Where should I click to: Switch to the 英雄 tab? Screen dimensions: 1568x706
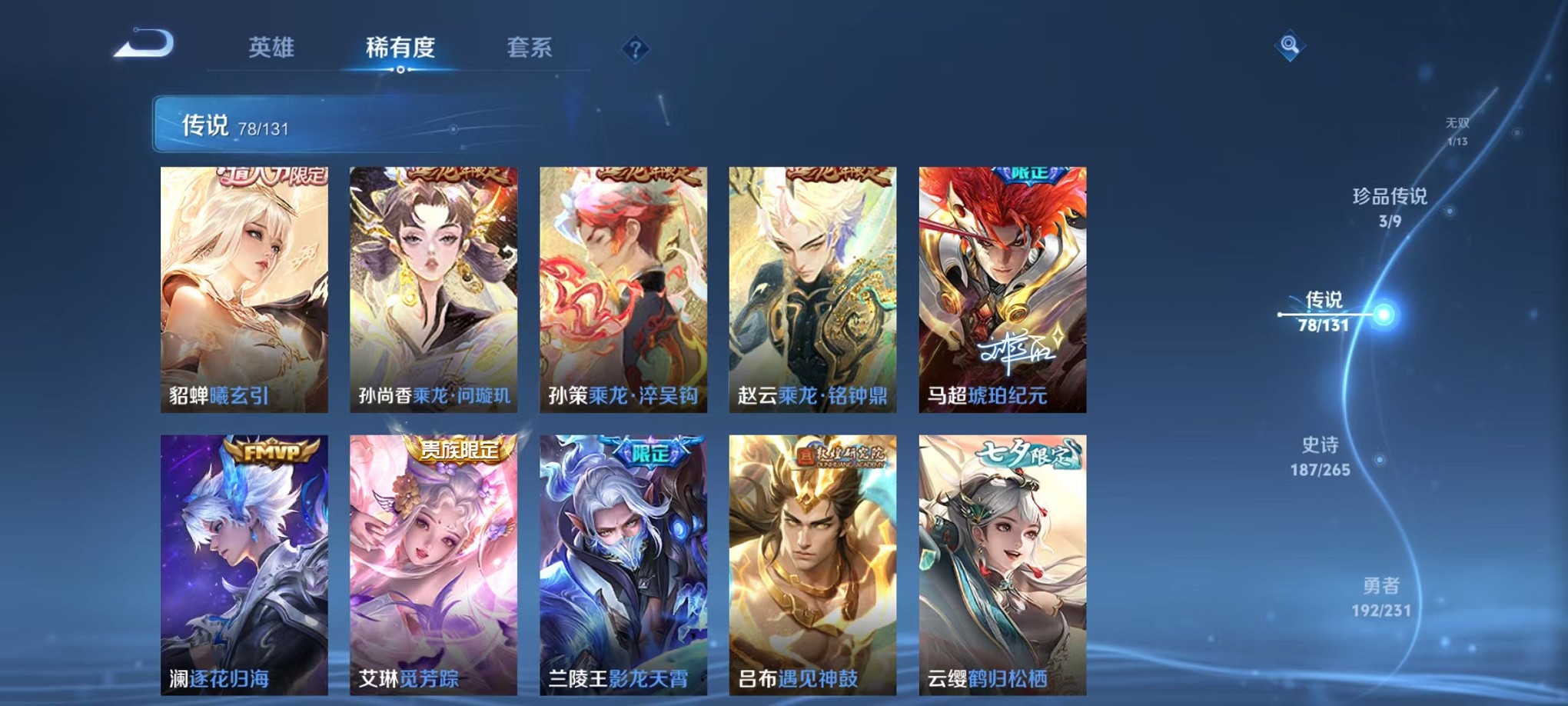point(270,48)
